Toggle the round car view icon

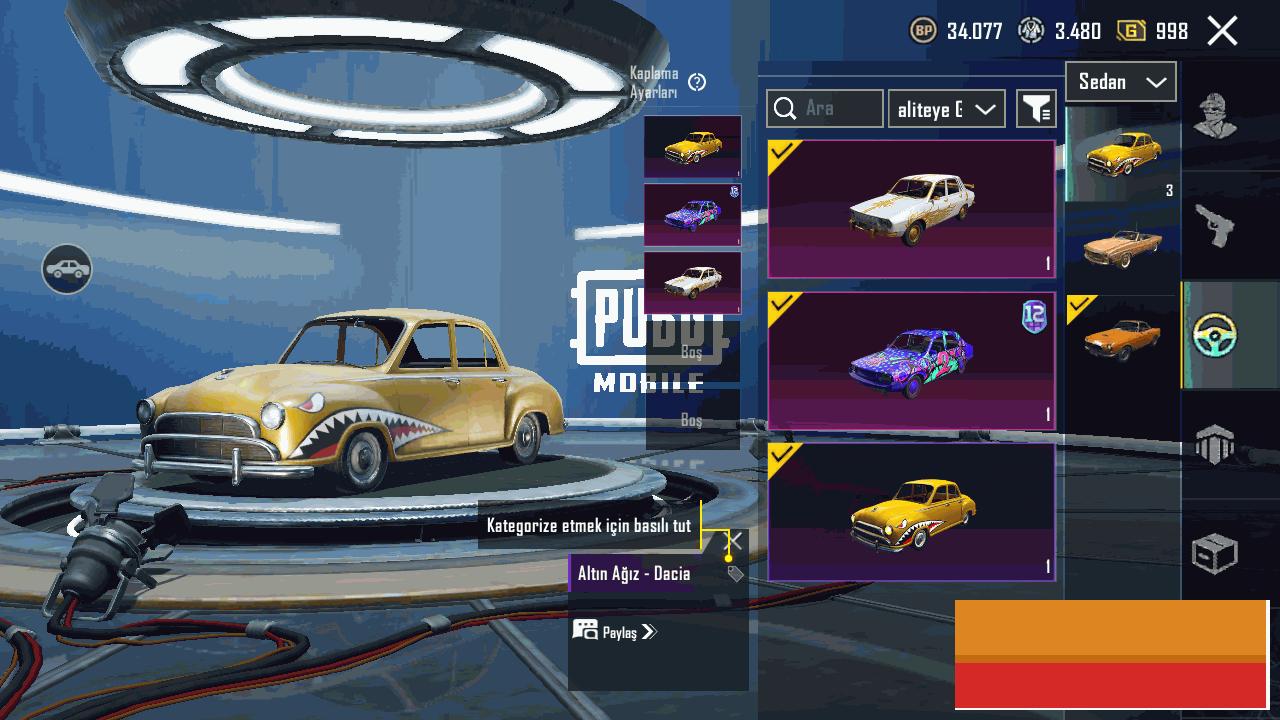click(x=67, y=269)
